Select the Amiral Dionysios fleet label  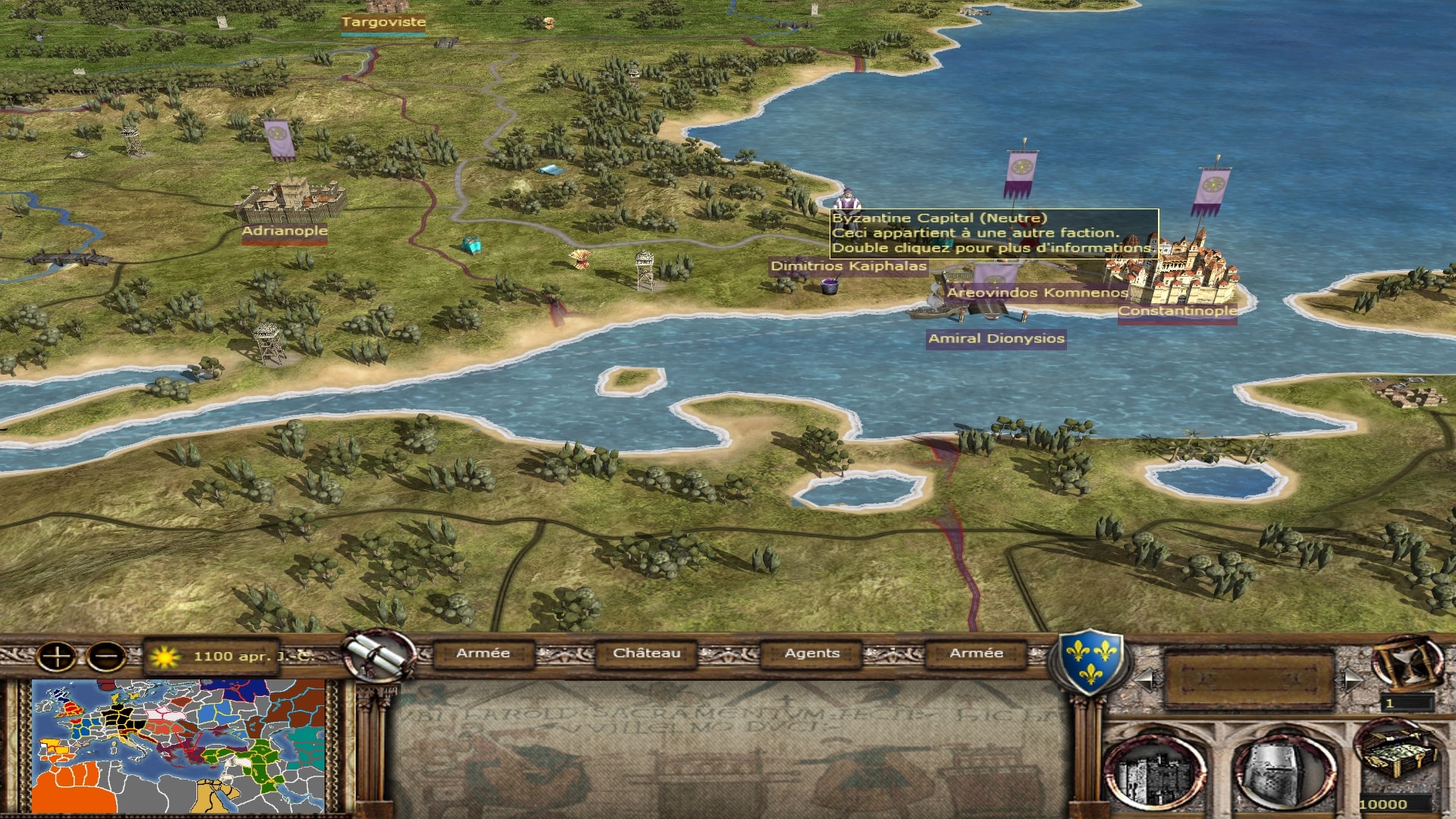point(996,339)
